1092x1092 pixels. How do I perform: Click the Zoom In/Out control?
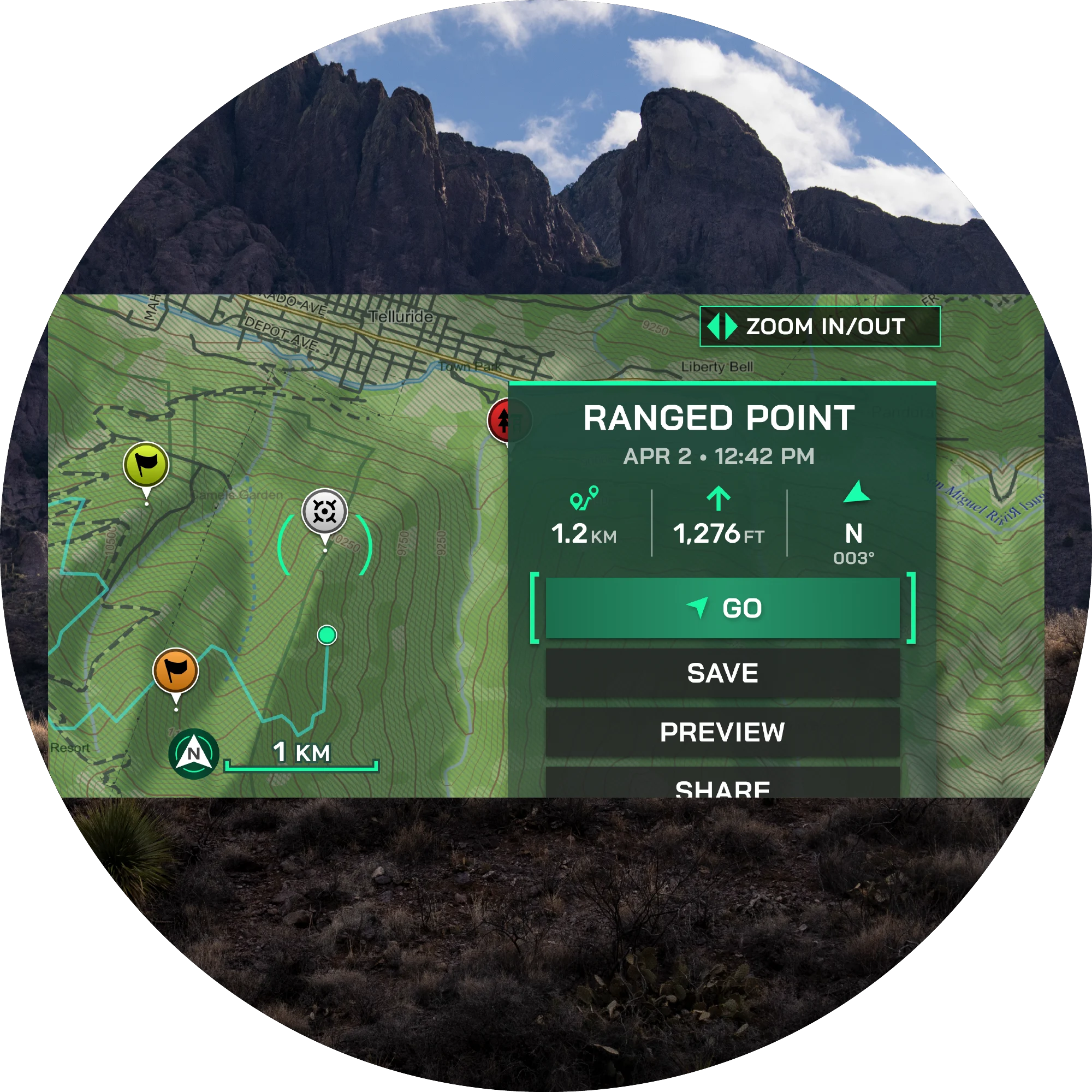click(x=819, y=326)
